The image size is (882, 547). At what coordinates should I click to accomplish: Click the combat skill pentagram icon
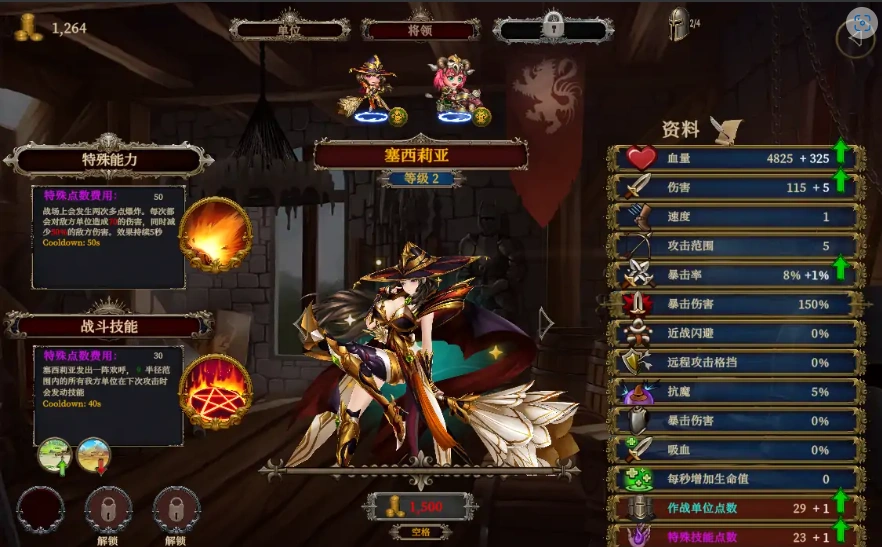pos(214,391)
